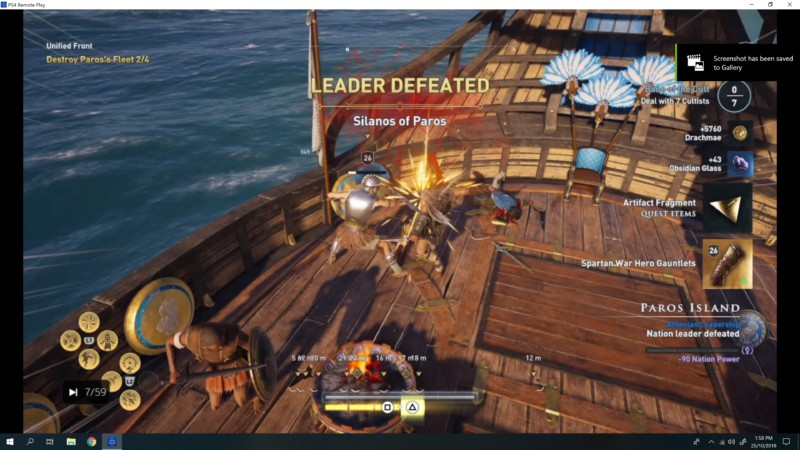Click the Obsidian Glass reward icon
800x450 pixels.
(739, 164)
